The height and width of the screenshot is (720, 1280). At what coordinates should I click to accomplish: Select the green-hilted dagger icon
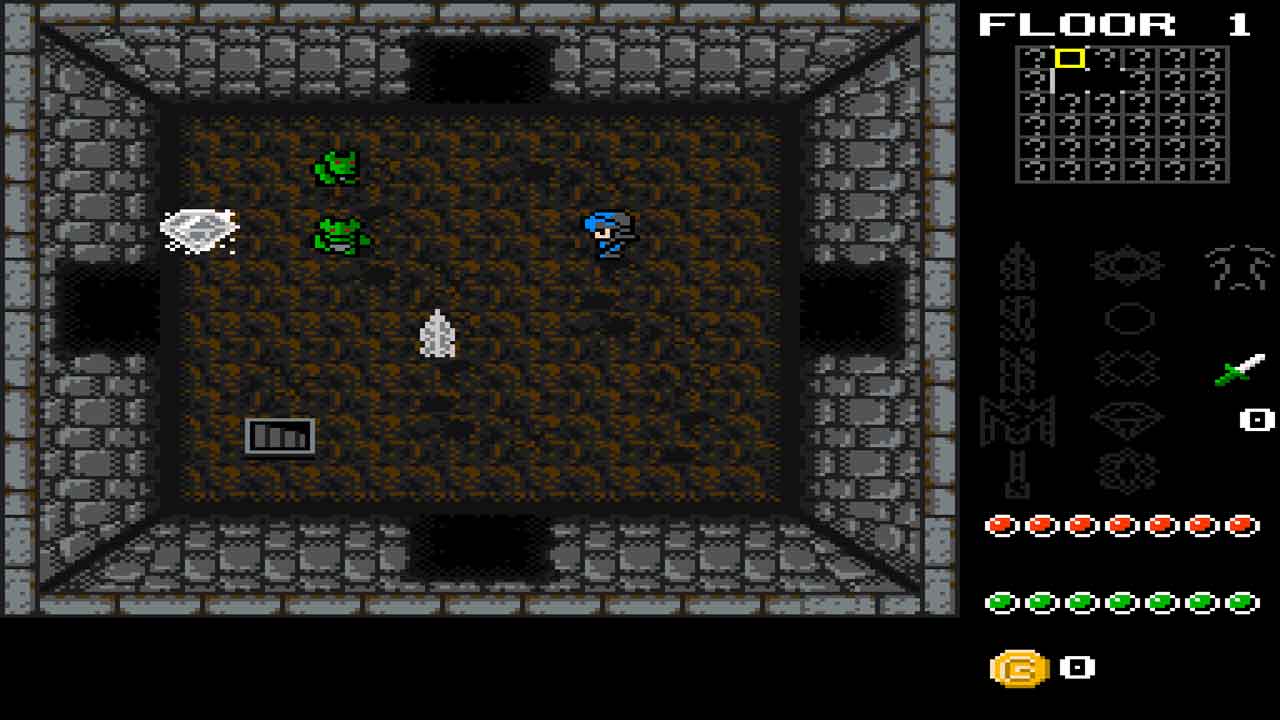[x=1240, y=370]
